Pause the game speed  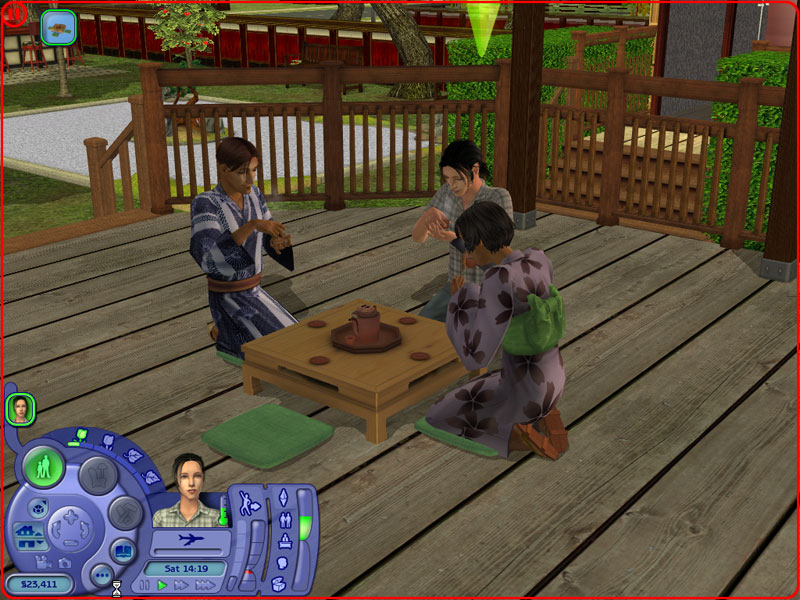coord(145,585)
